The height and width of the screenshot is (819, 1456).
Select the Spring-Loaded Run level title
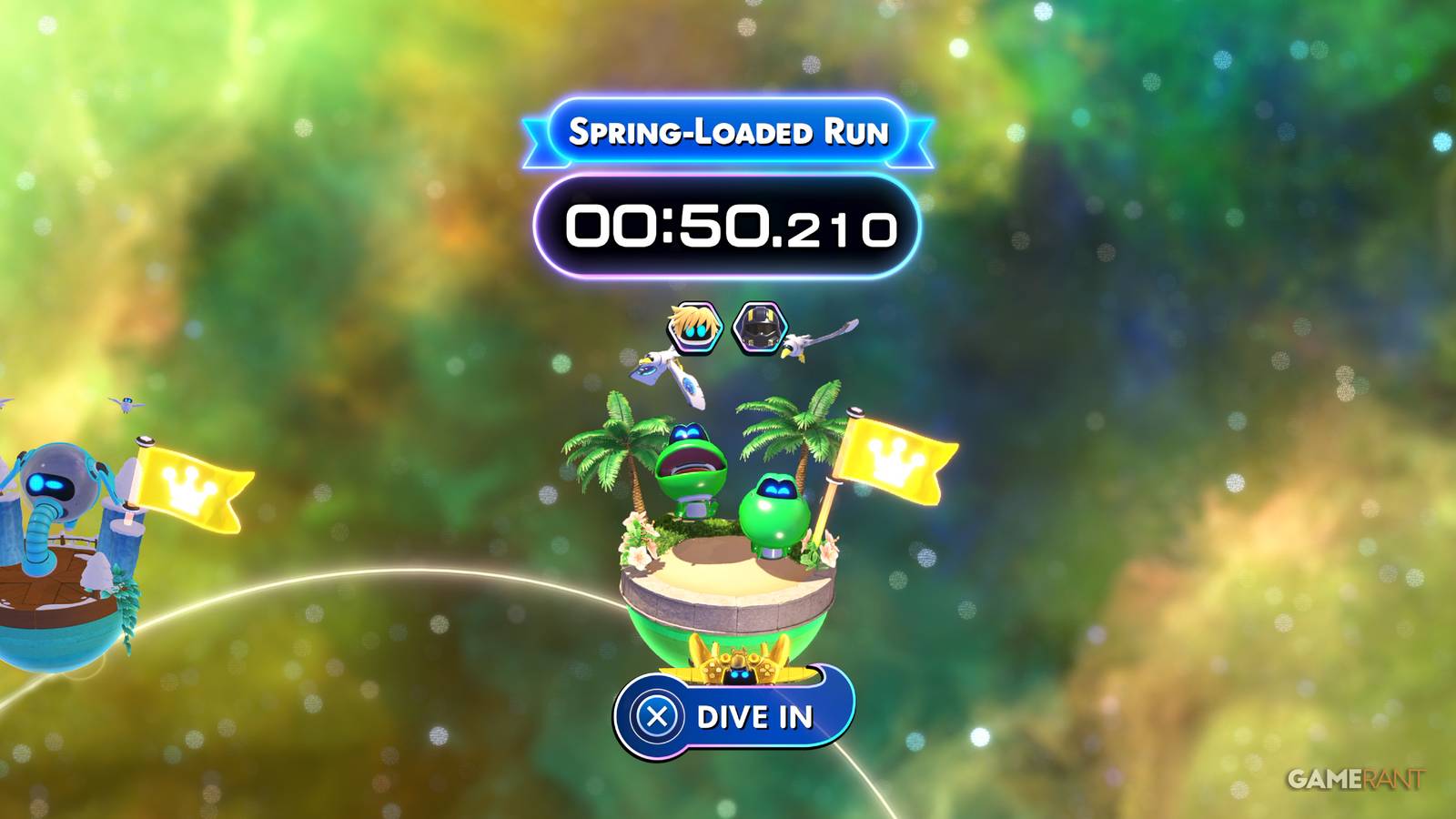tap(728, 133)
